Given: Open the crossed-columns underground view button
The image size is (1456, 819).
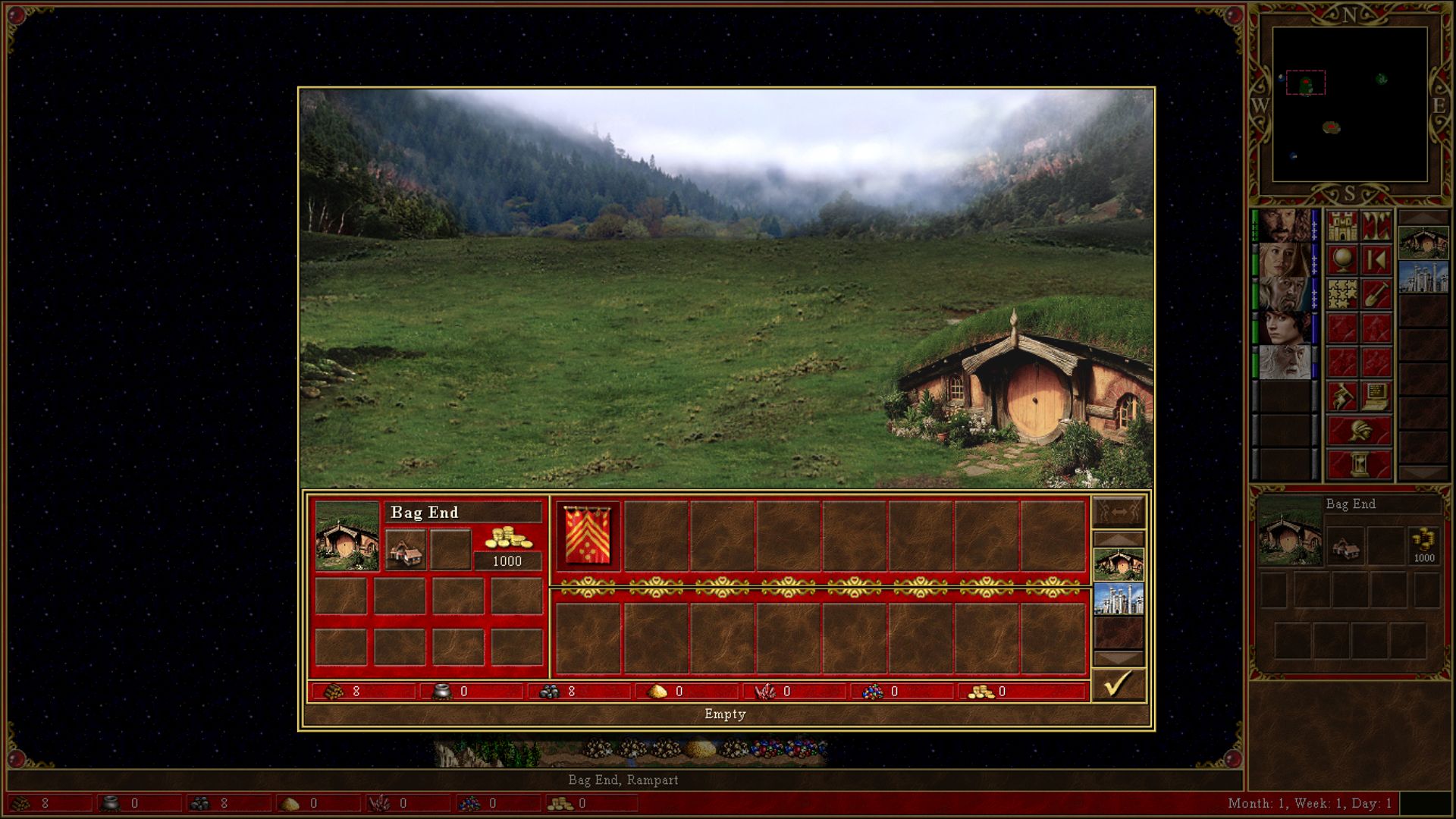Looking at the screenshot, I should 1376,226.
